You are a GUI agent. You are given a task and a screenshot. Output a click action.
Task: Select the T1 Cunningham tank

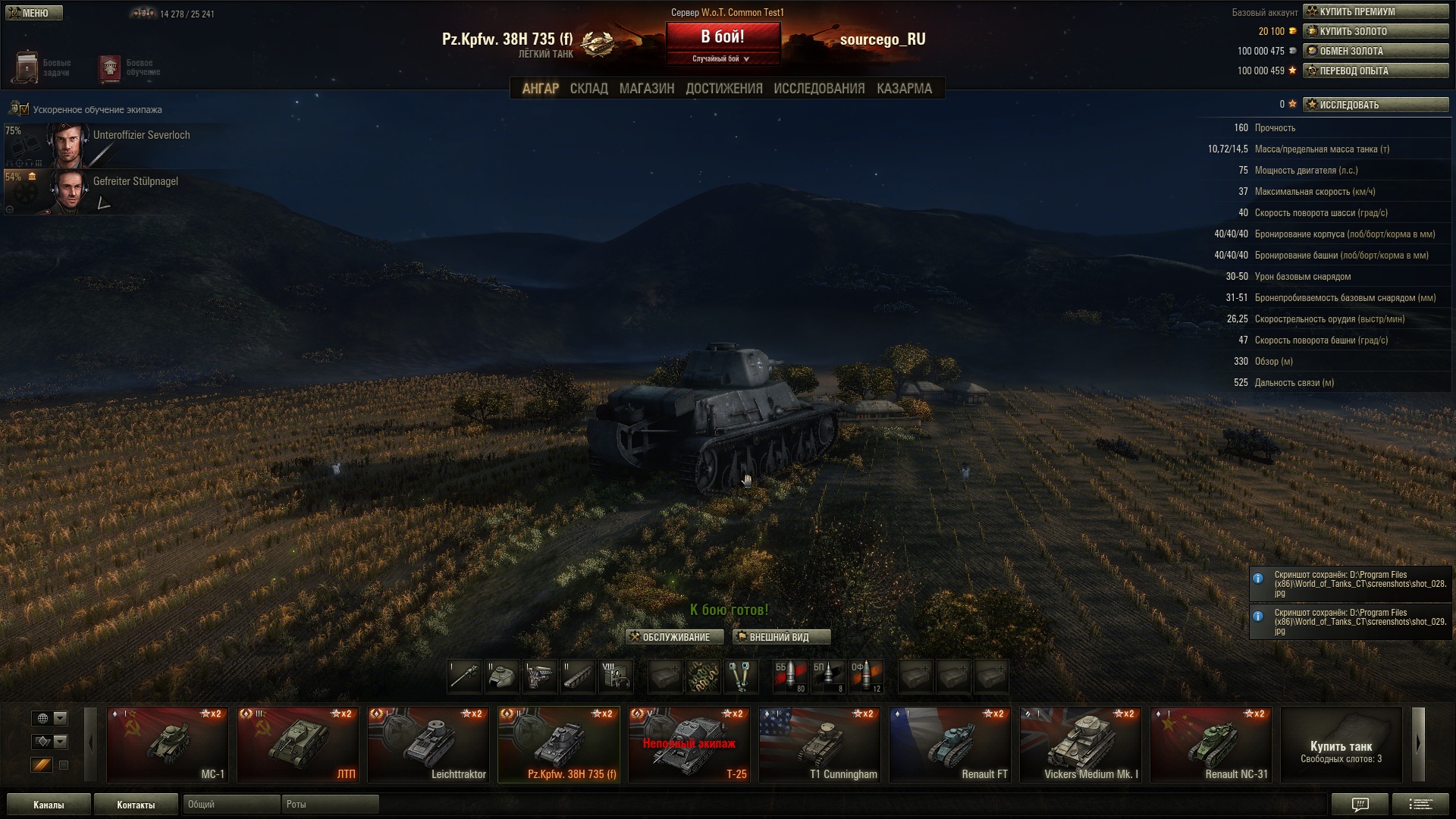point(820,744)
